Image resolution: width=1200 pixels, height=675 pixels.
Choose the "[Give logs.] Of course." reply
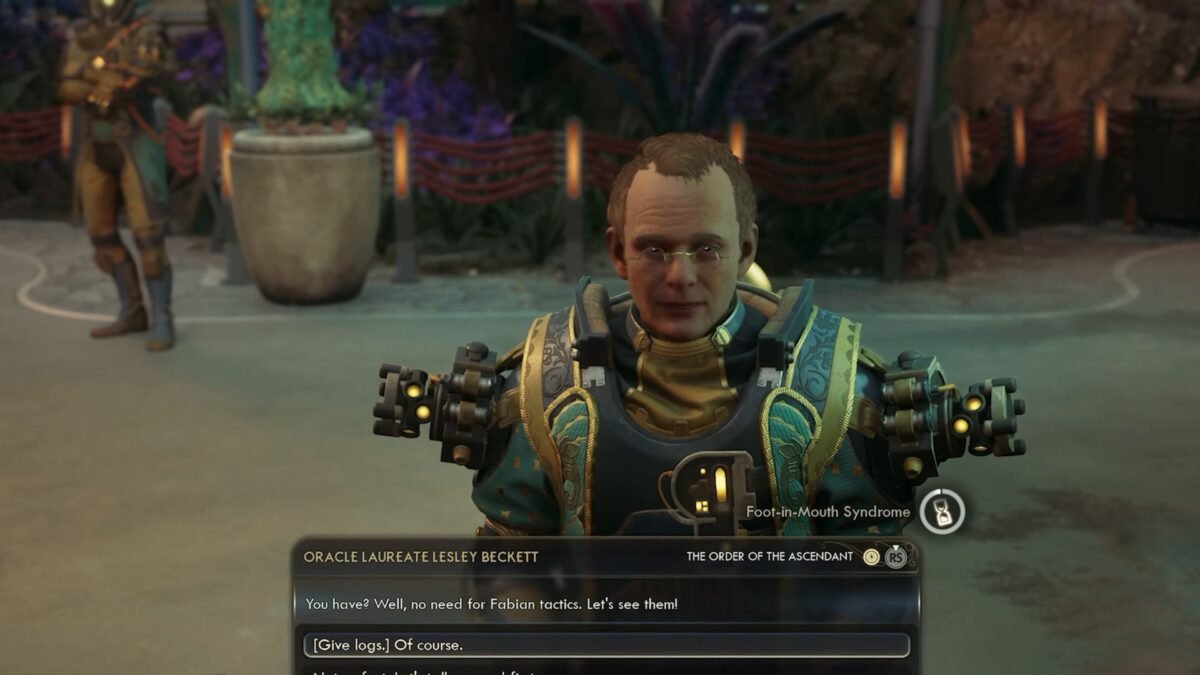pos(606,645)
